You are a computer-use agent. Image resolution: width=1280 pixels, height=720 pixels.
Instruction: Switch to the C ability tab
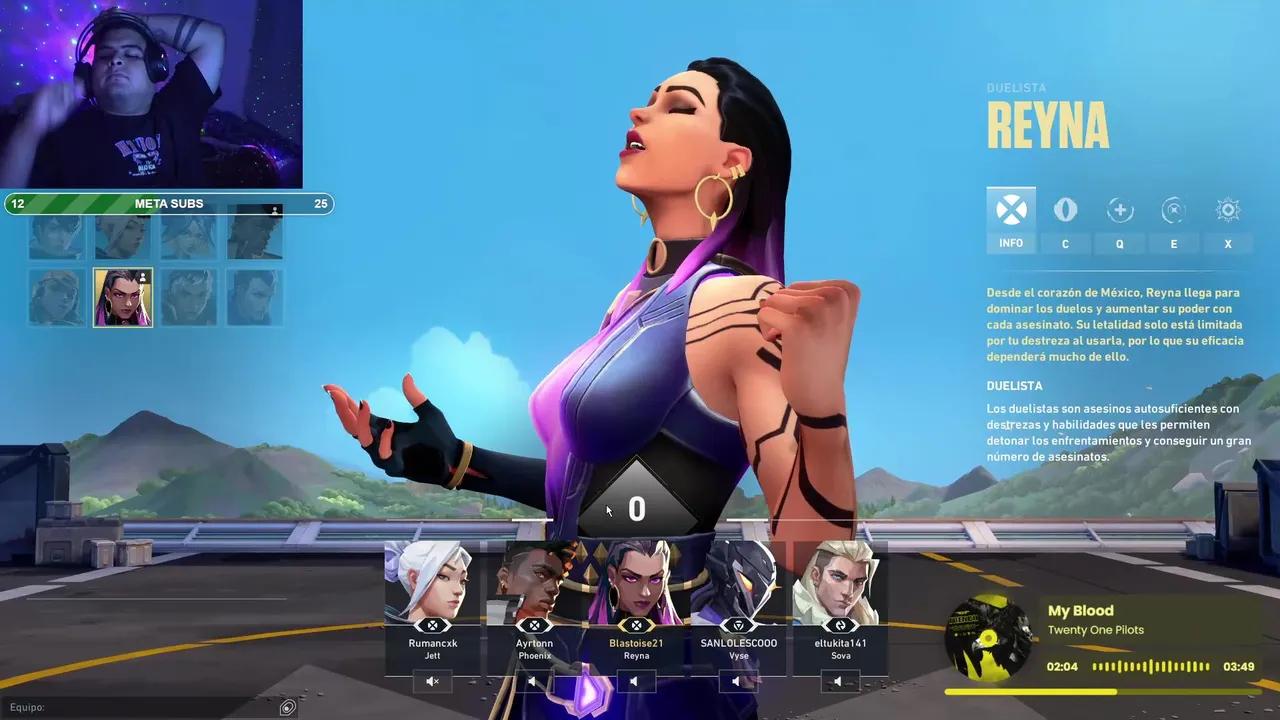[x=1065, y=210]
